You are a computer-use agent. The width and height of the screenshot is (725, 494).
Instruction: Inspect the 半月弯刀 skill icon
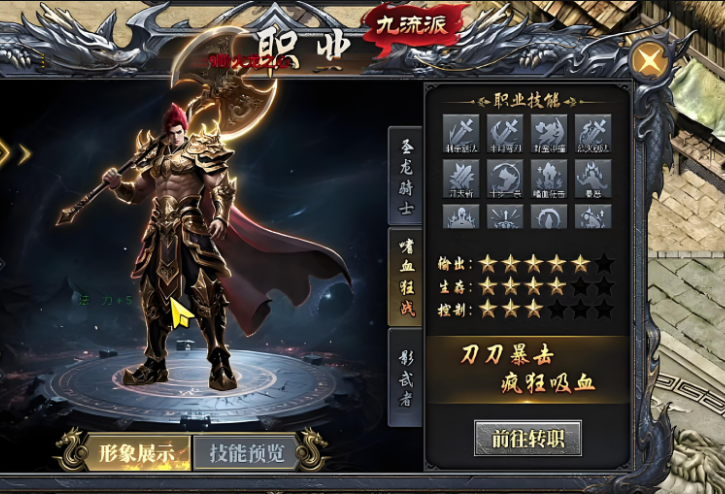click(x=505, y=132)
